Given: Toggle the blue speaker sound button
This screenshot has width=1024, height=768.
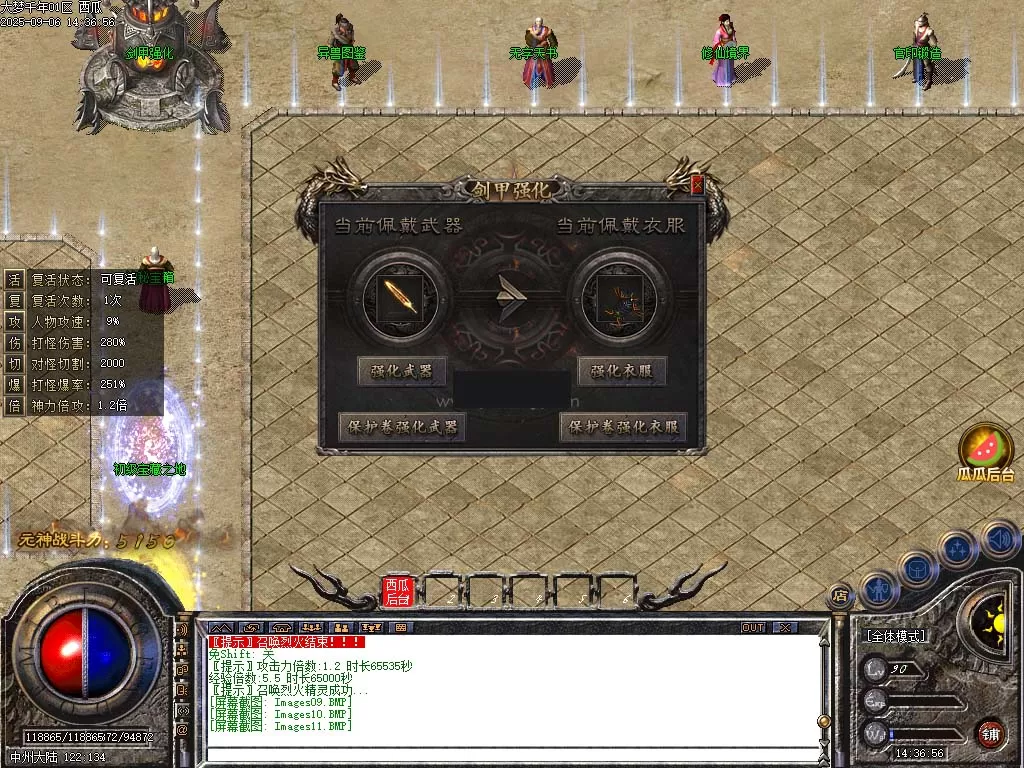Looking at the screenshot, I should coord(999,538).
